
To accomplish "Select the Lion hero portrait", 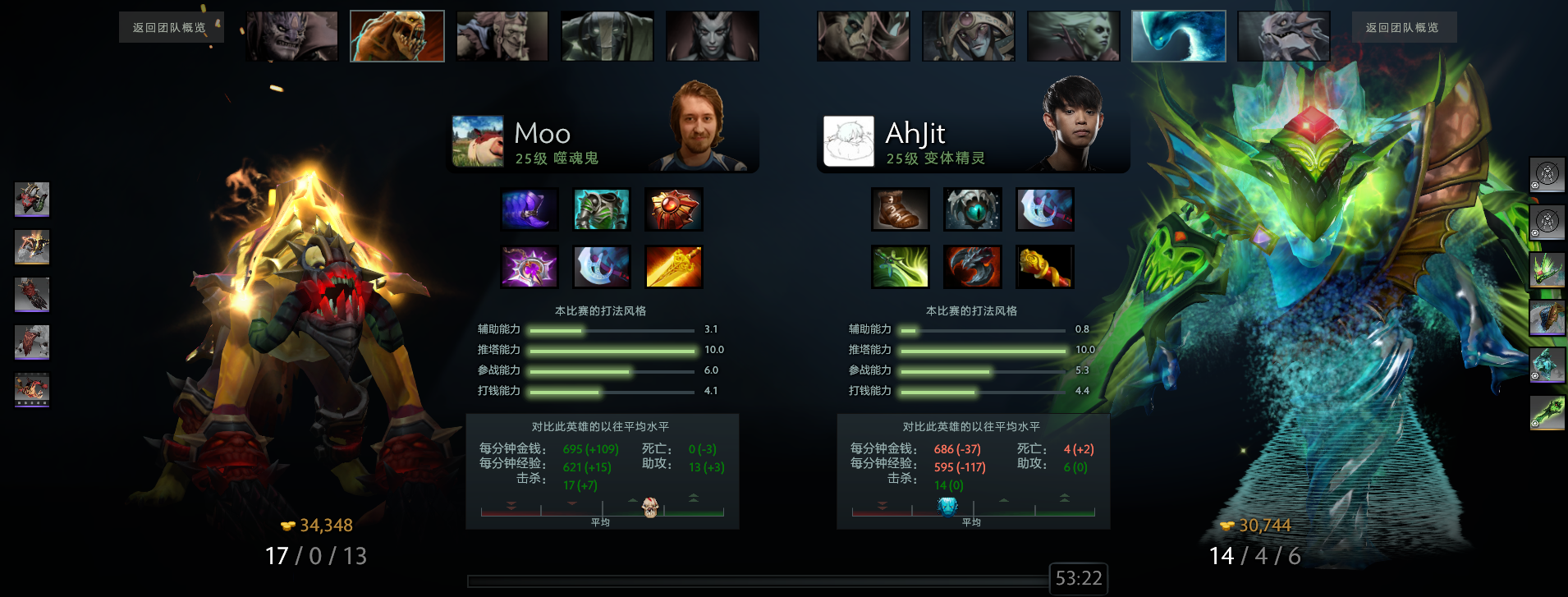I will pos(292,36).
